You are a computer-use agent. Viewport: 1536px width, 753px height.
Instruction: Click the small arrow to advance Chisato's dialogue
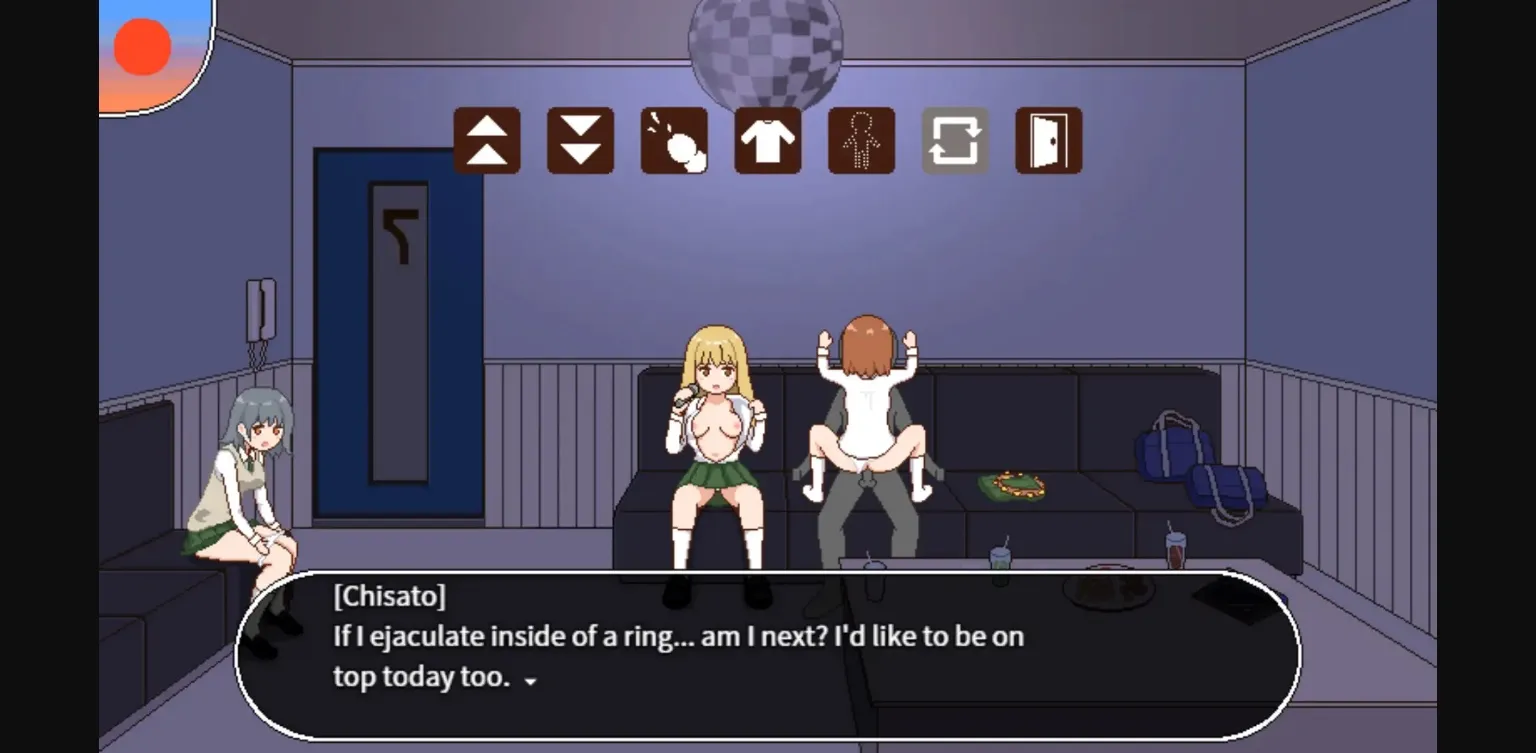click(x=529, y=681)
